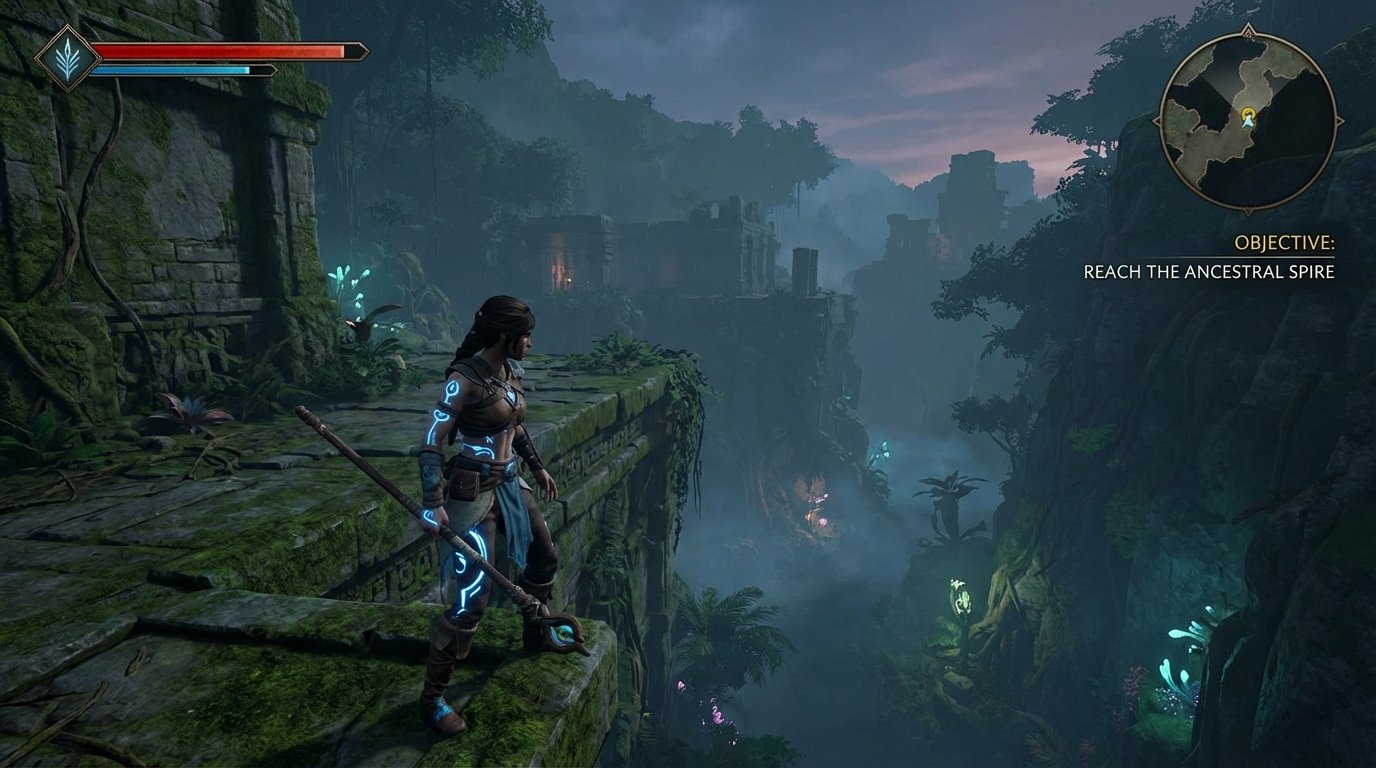Click the leaf emblem beside the health bar
The width and height of the screenshot is (1376, 768).
point(67,58)
